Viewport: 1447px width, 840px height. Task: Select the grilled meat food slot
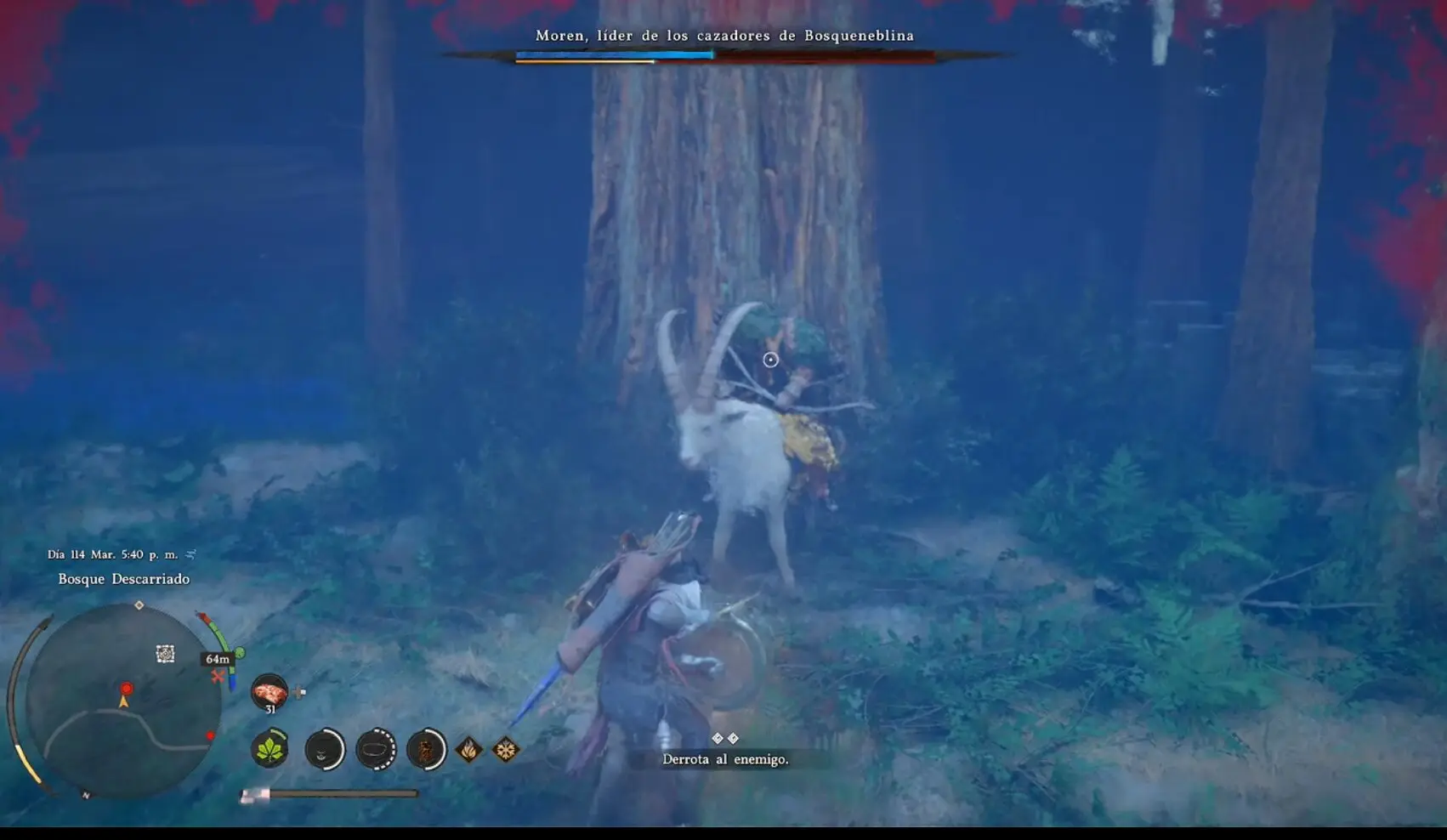coord(270,691)
